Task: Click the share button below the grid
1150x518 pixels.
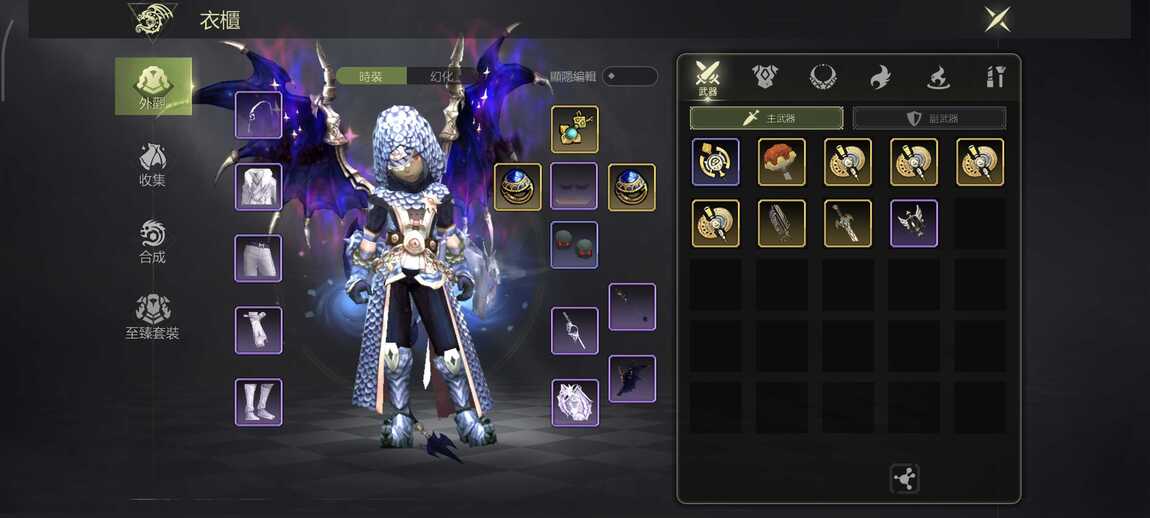Action: tap(904, 479)
